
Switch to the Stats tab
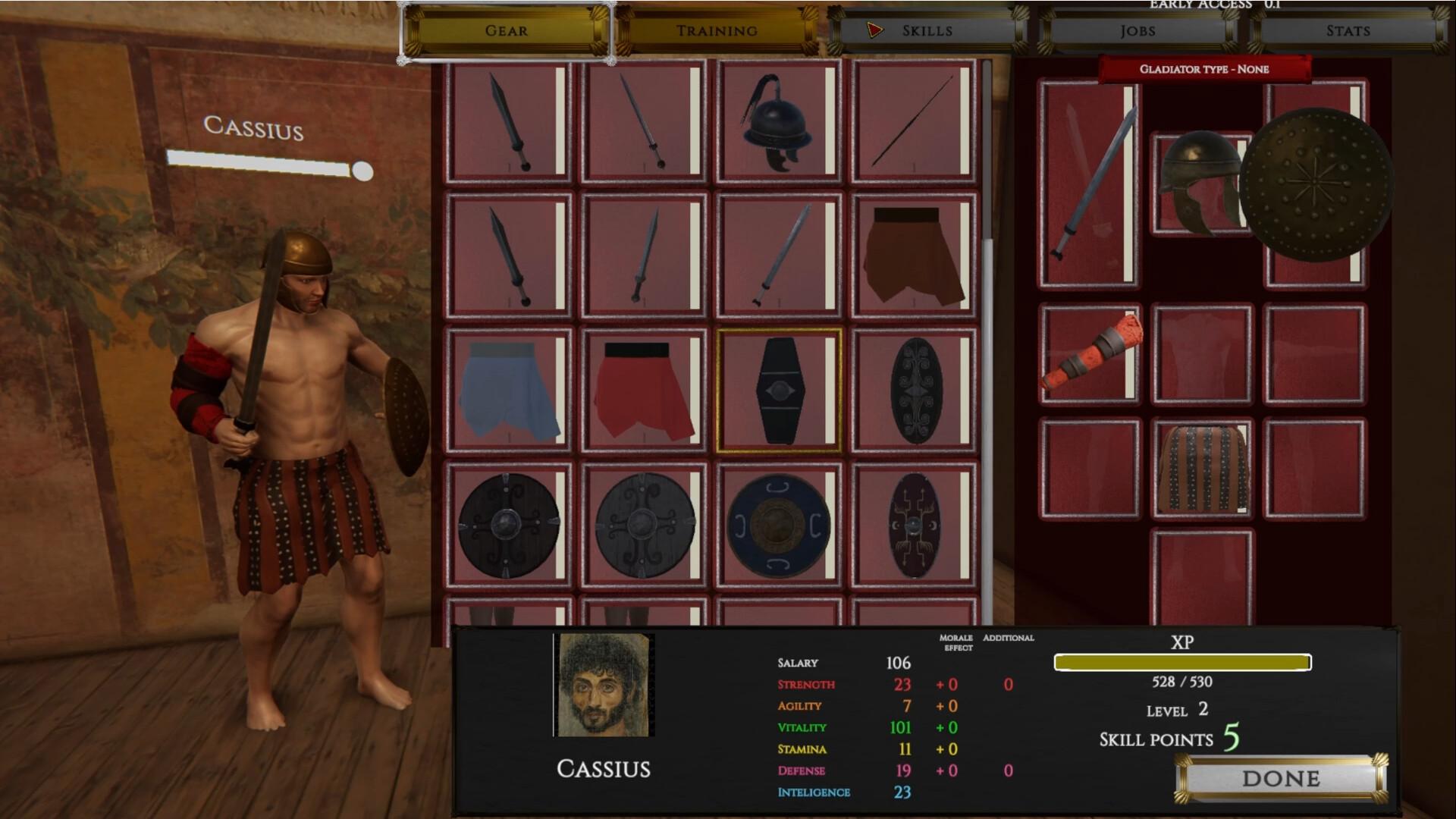tap(1349, 31)
